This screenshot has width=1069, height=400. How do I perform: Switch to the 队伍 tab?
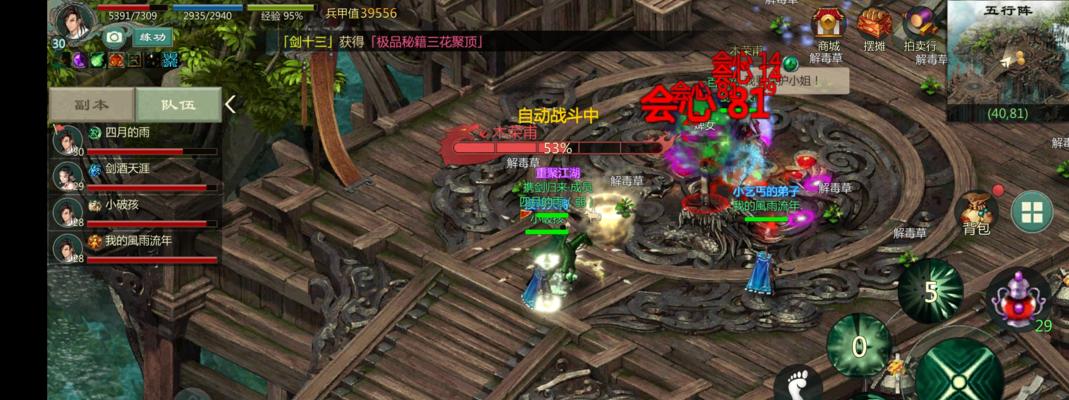[x=178, y=104]
